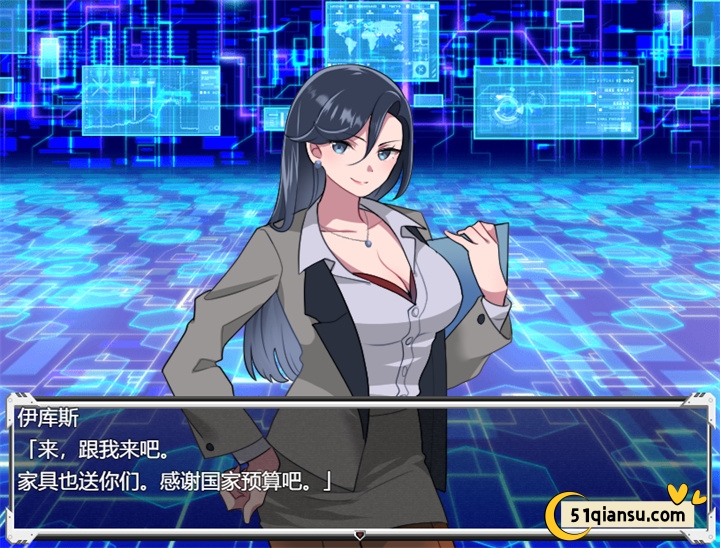Advance the dialogue by clicking the message box
Image resolution: width=720 pixels, height=548 pixels.
360,462
